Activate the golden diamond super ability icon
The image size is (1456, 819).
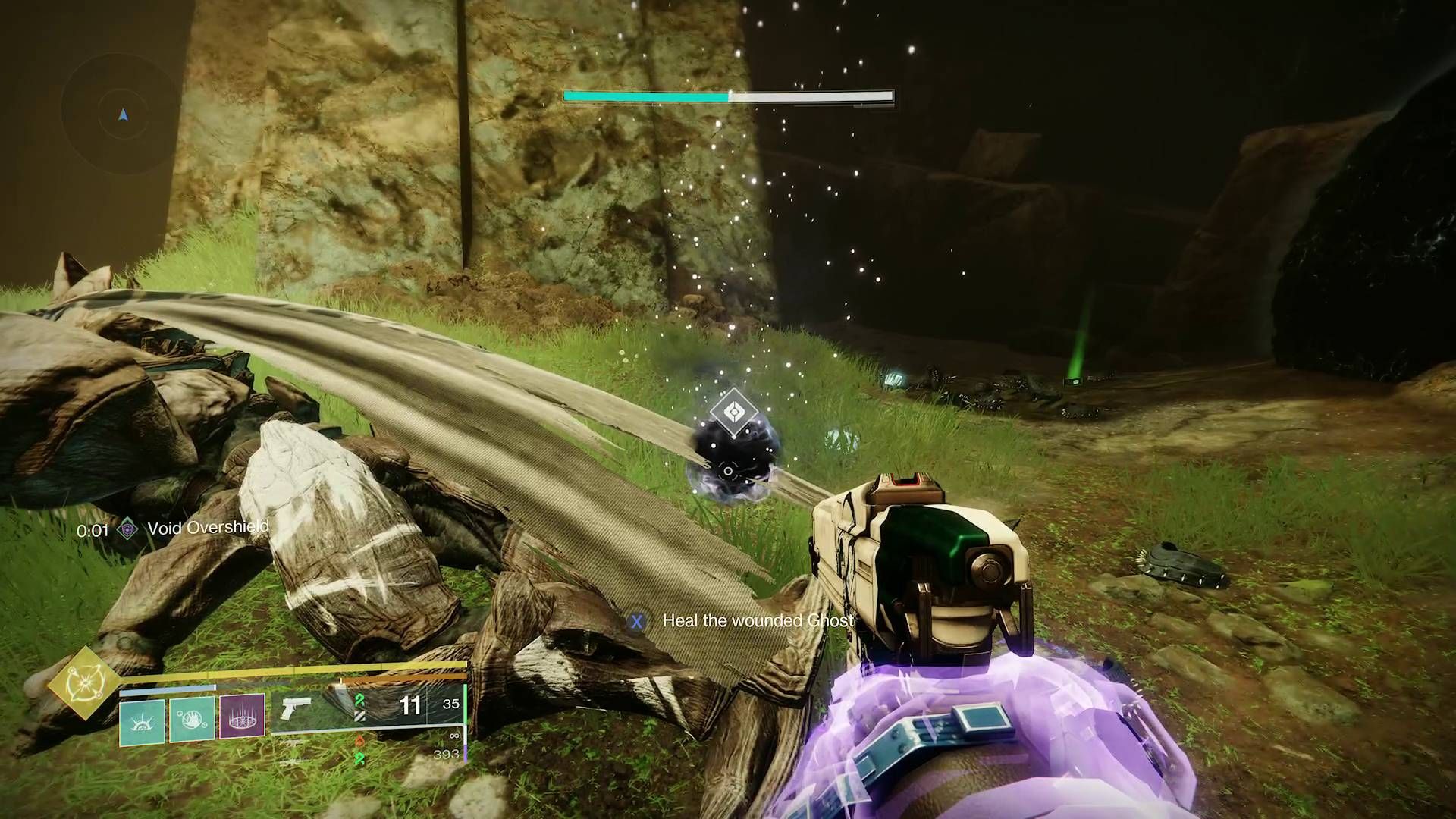tap(84, 683)
